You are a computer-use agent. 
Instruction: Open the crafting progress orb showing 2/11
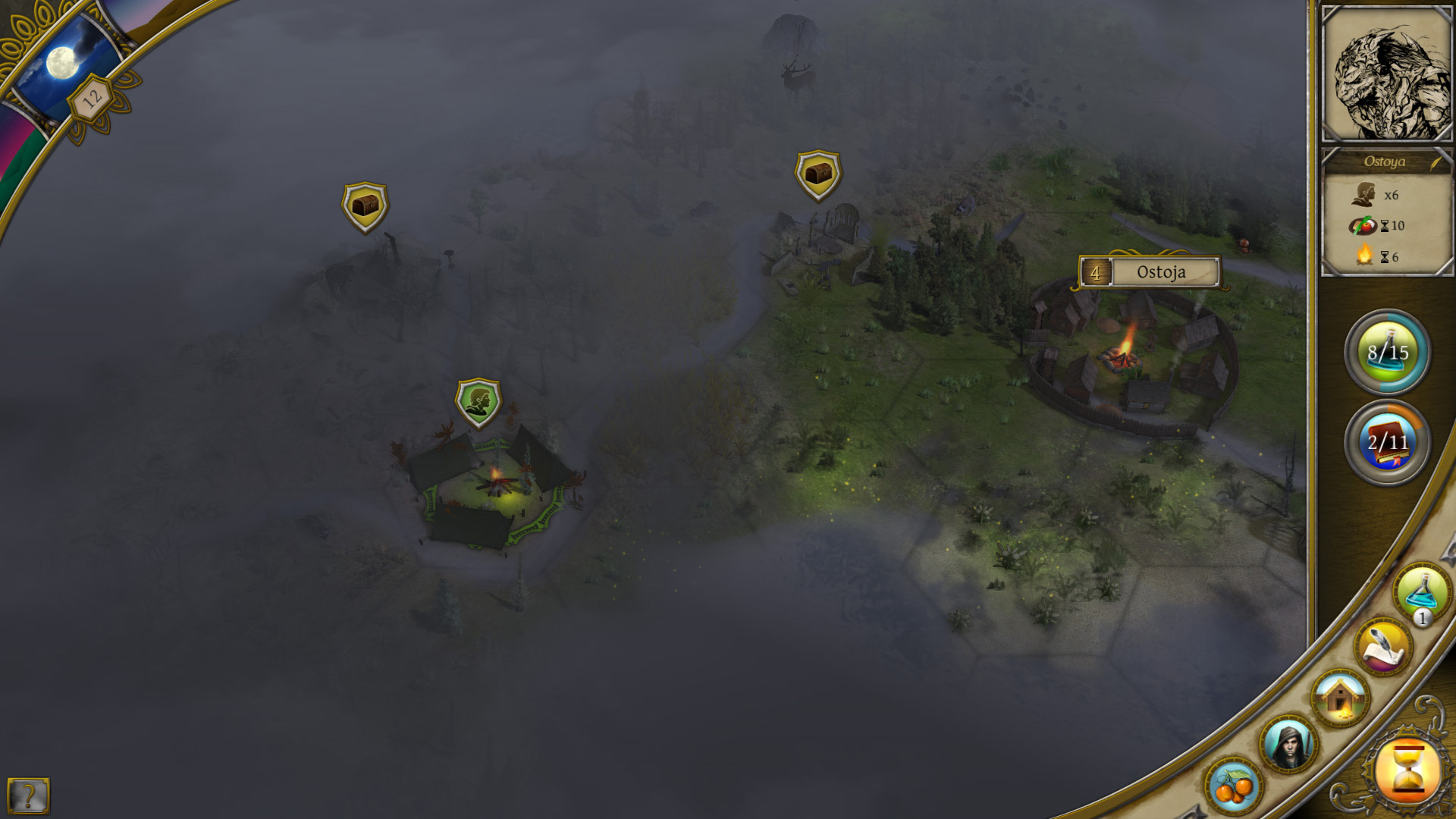1387,442
